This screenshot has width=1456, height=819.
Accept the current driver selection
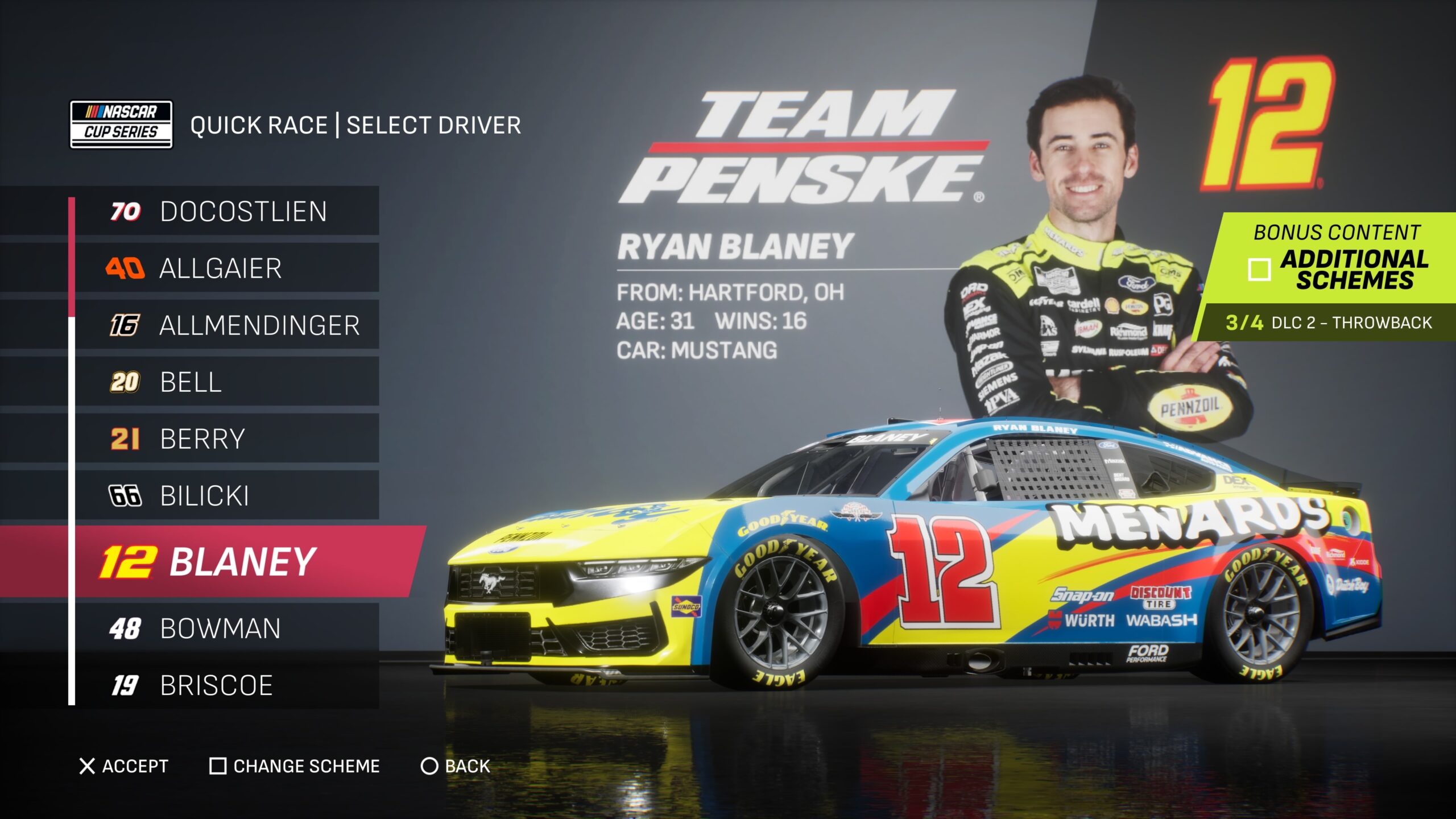[x=124, y=766]
